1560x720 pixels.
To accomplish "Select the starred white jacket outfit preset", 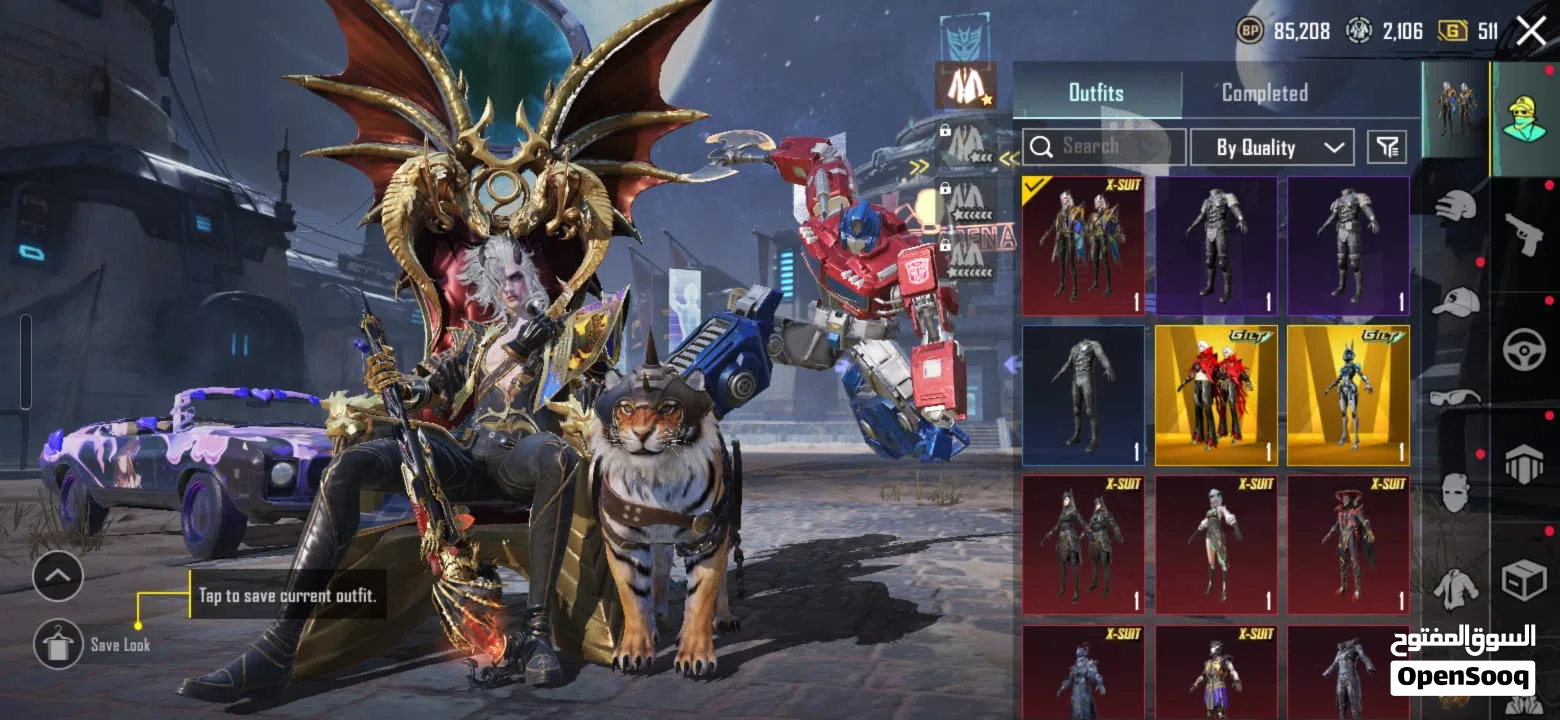I will pos(965,86).
